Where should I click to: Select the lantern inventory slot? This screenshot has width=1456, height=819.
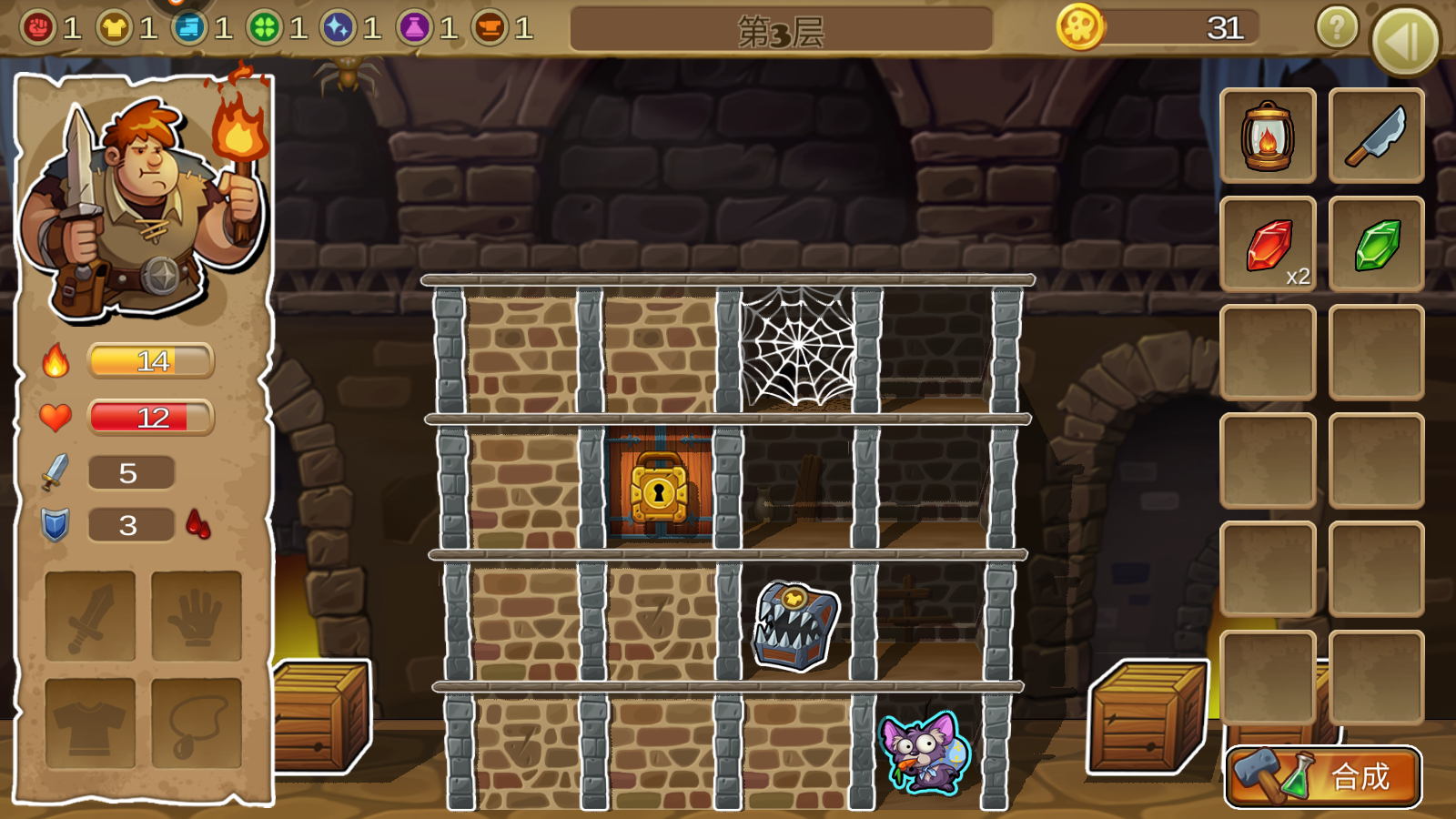point(1268,136)
